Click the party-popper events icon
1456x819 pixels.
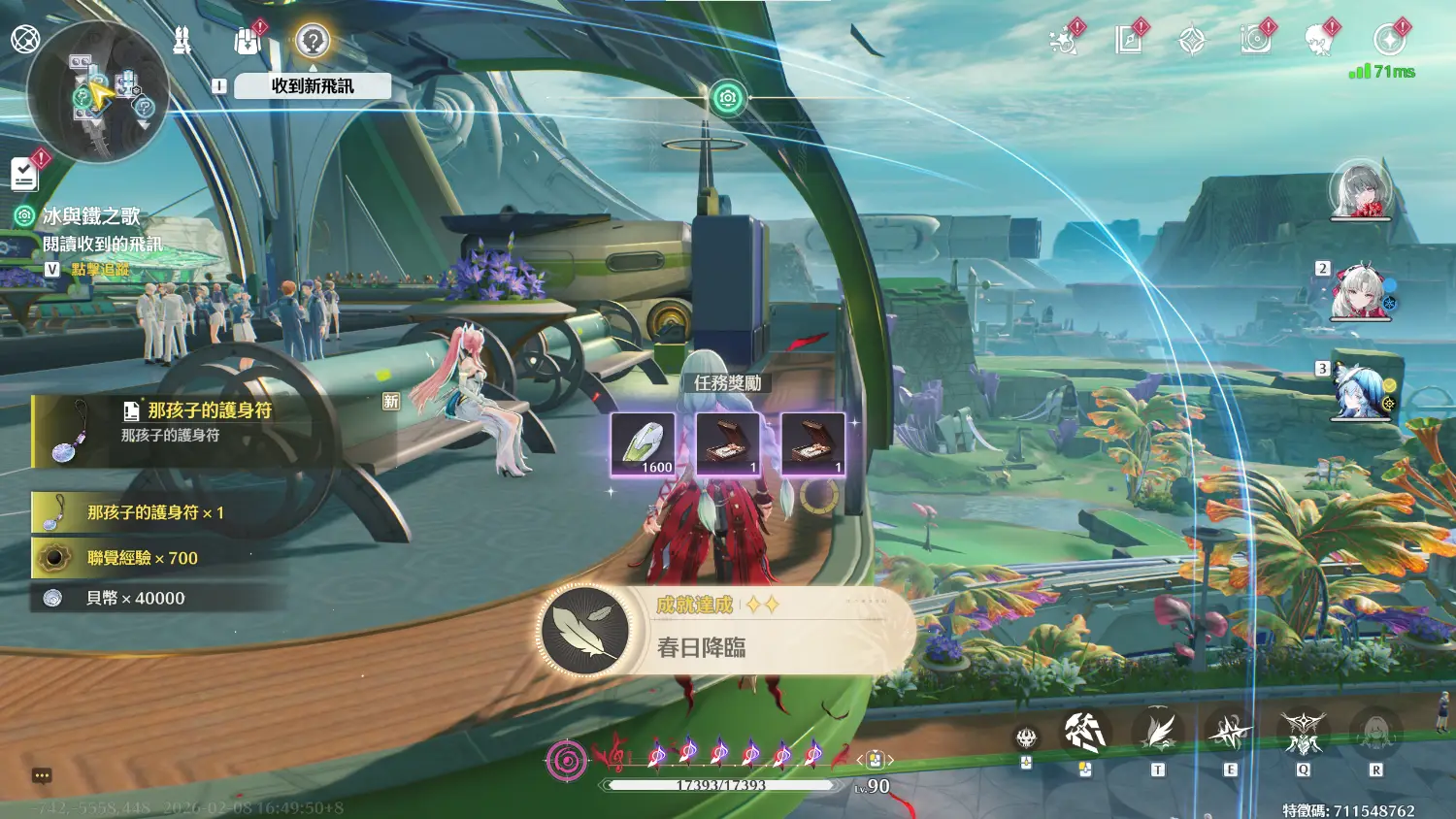tap(1065, 41)
